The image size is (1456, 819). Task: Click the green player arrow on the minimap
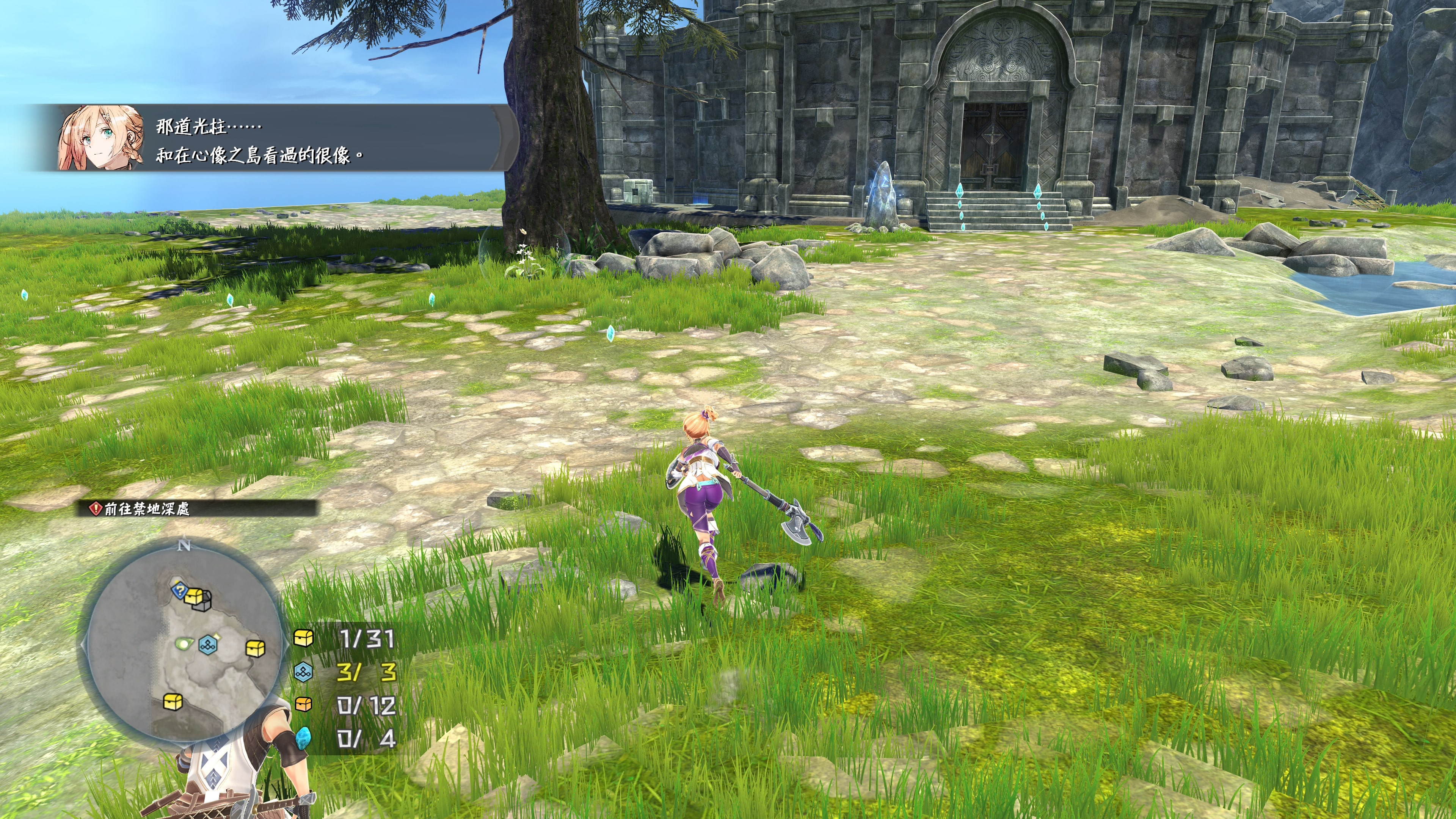tap(185, 643)
